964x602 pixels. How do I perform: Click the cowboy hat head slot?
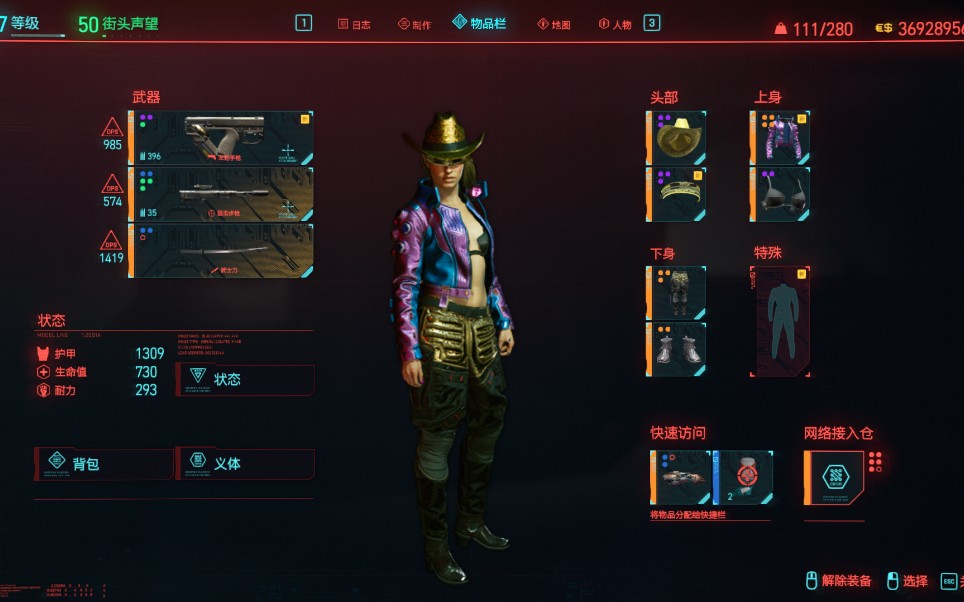[x=678, y=138]
